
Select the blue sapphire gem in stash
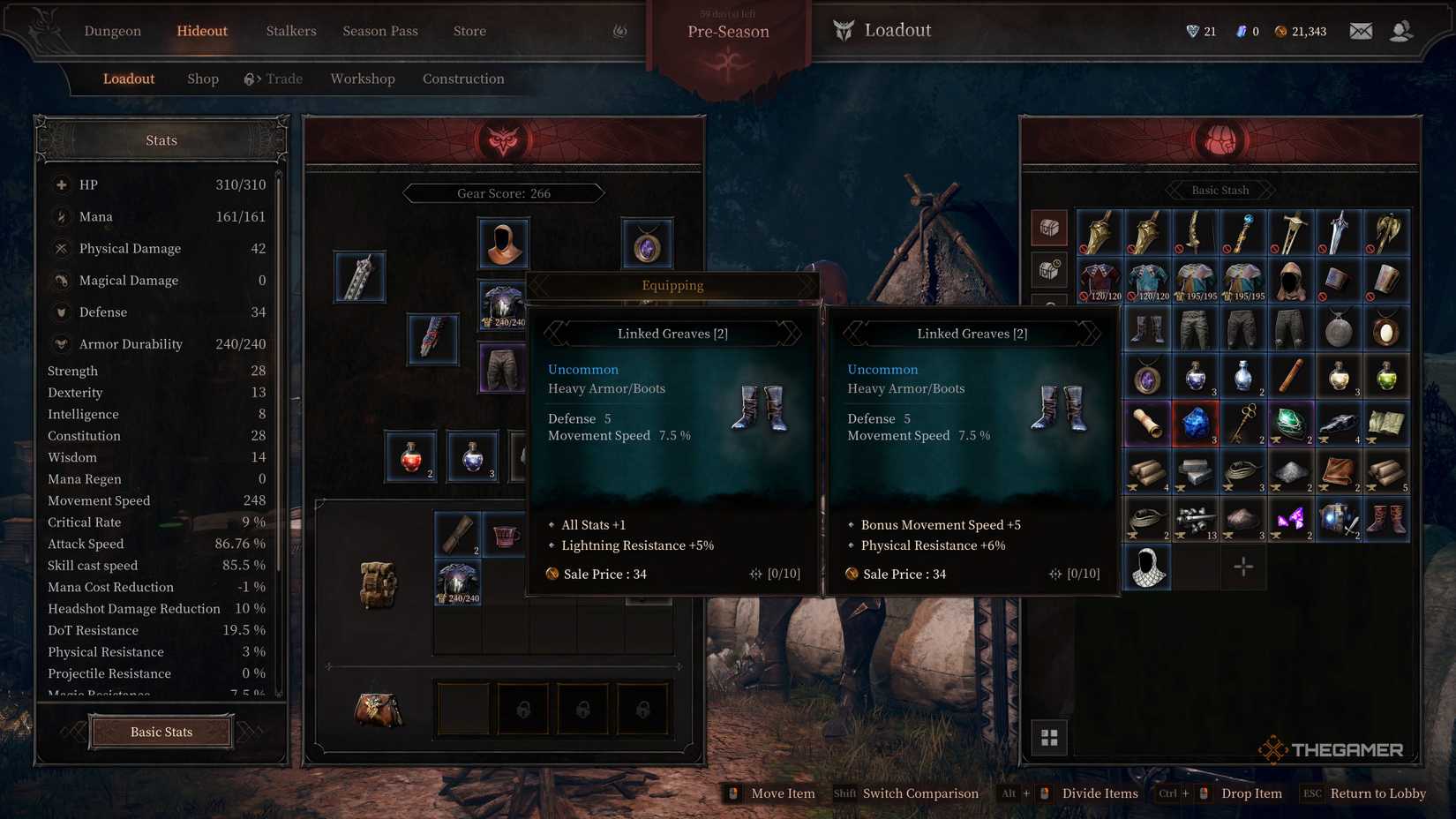(1195, 424)
